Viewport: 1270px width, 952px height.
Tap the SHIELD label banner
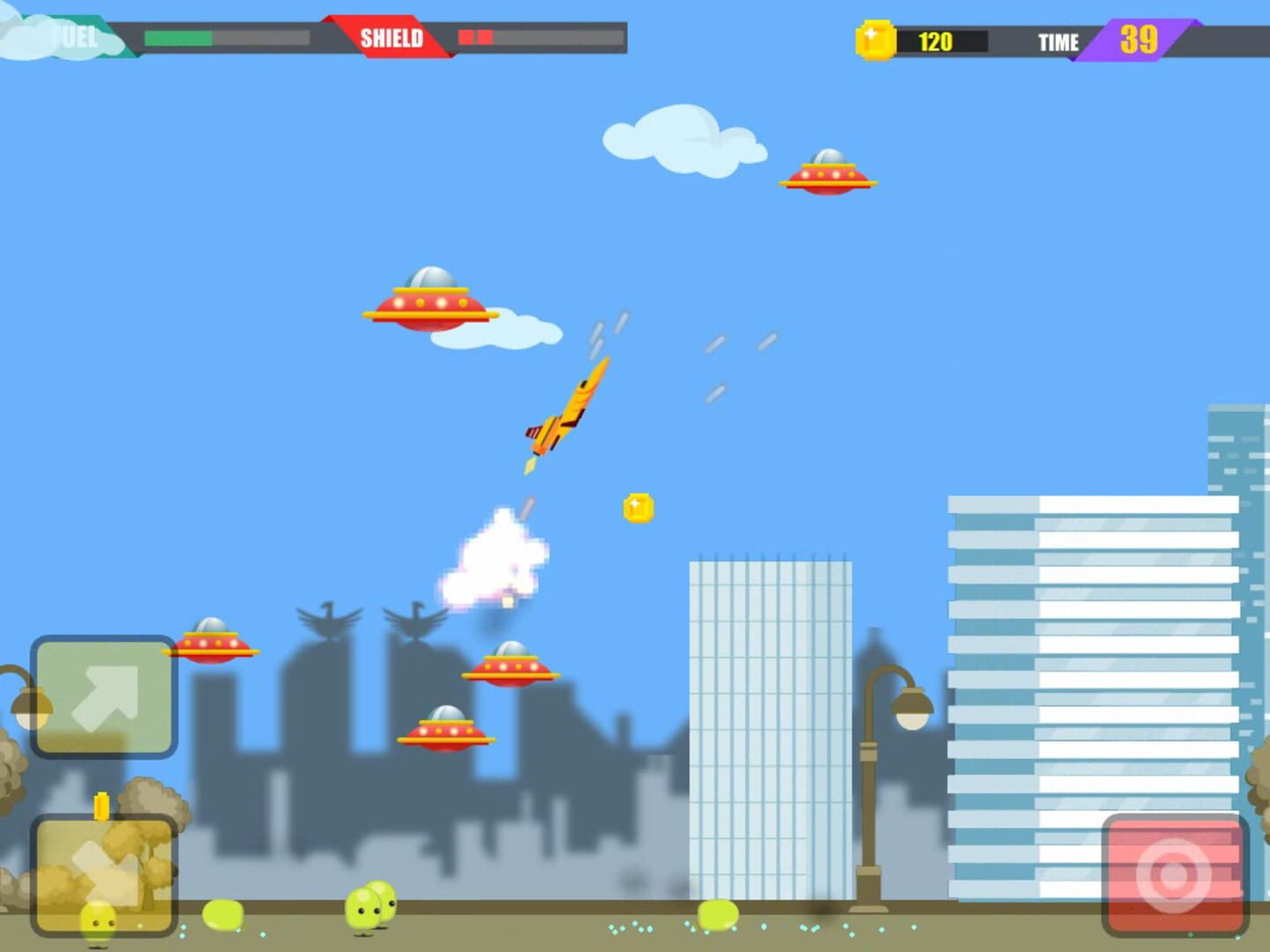[x=392, y=37]
